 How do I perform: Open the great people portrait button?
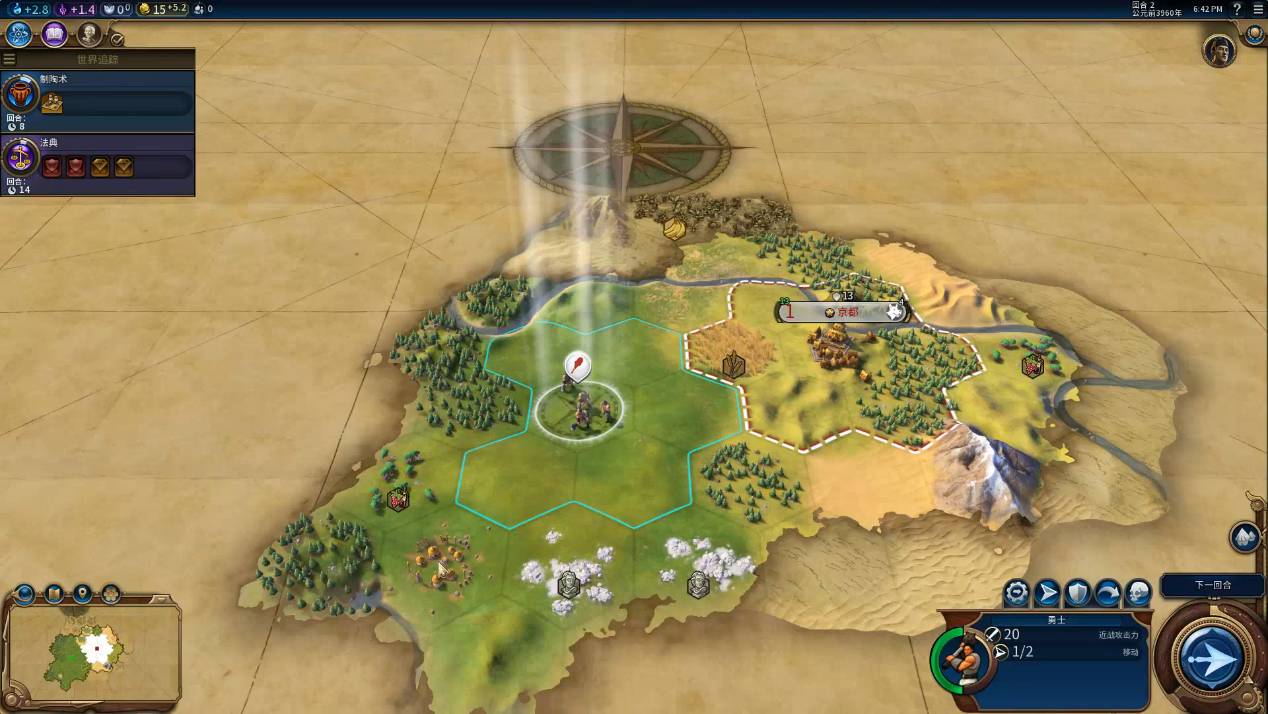89,35
